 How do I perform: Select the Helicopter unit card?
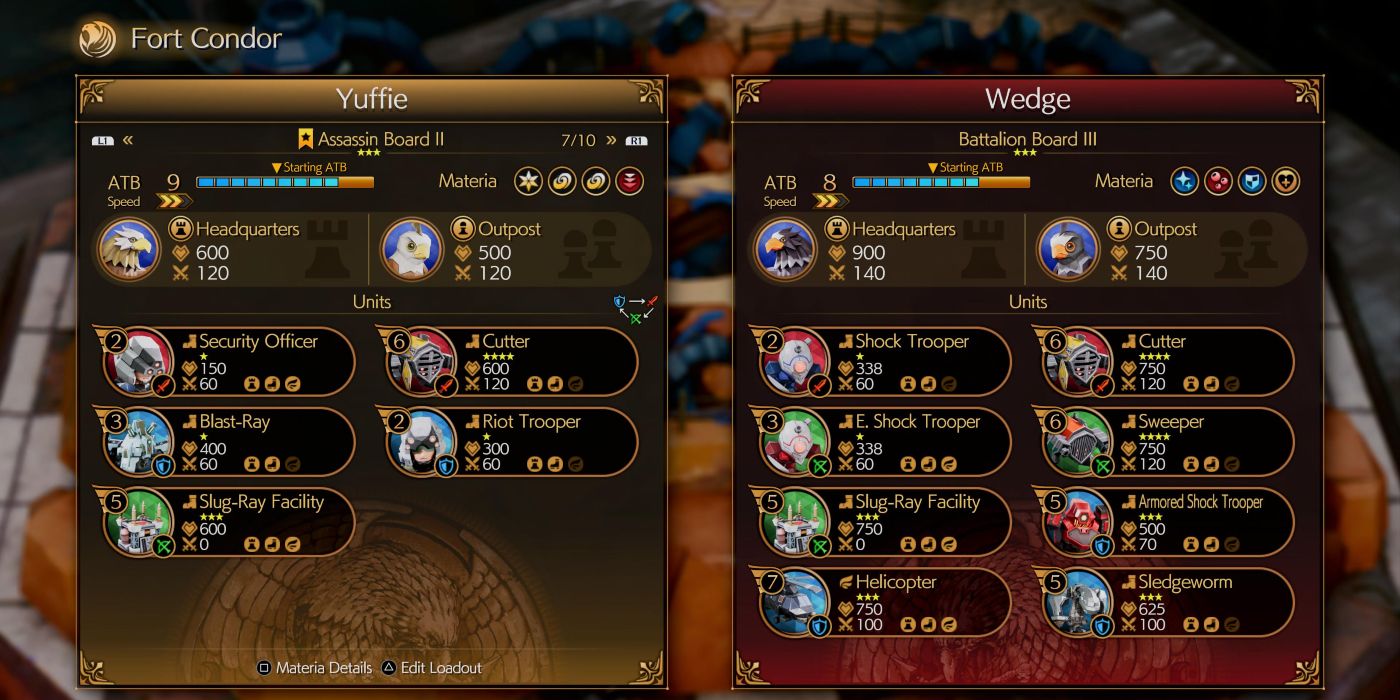coord(886,602)
